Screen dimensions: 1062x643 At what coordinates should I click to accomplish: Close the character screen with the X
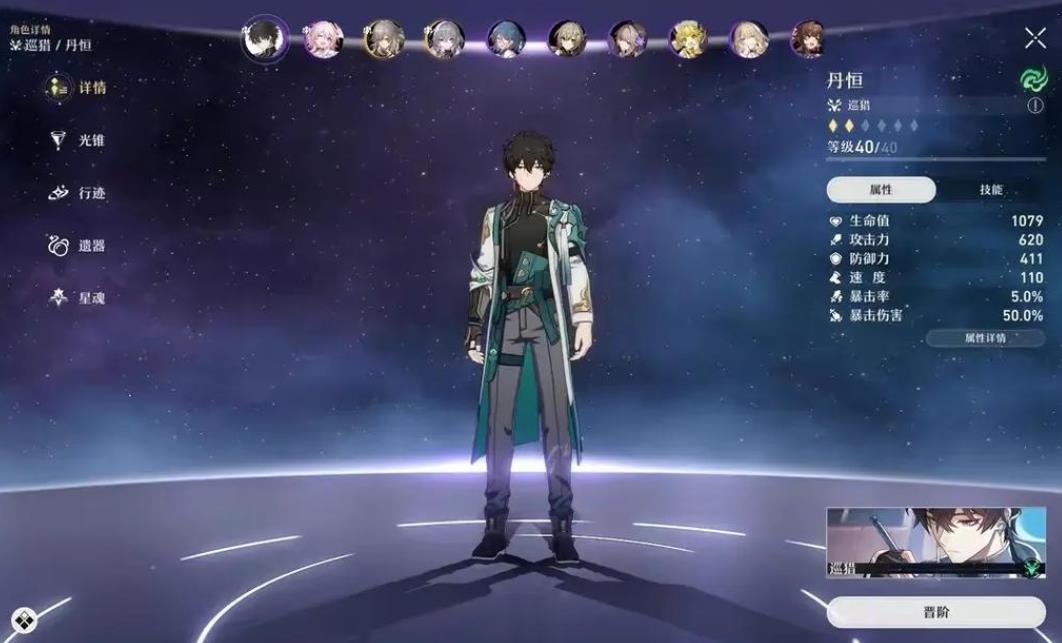coord(1035,39)
